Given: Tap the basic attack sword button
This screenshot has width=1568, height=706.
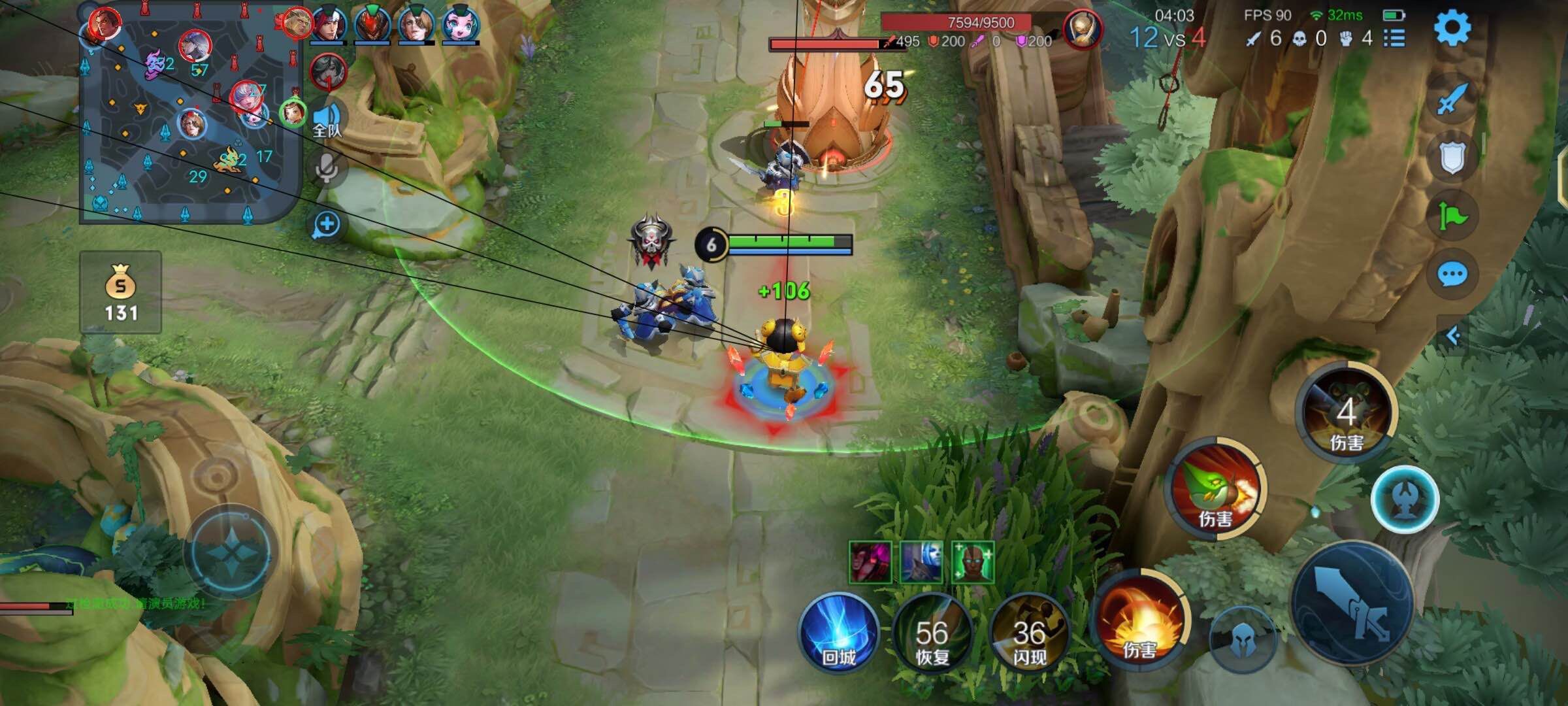Looking at the screenshot, I should 1352,605.
